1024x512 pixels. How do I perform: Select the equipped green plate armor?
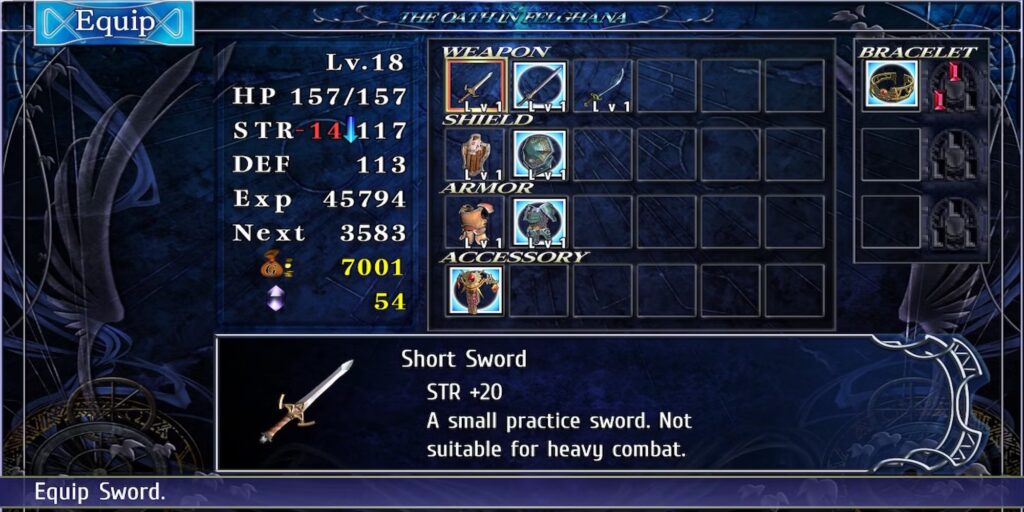pyautogui.click(x=540, y=222)
